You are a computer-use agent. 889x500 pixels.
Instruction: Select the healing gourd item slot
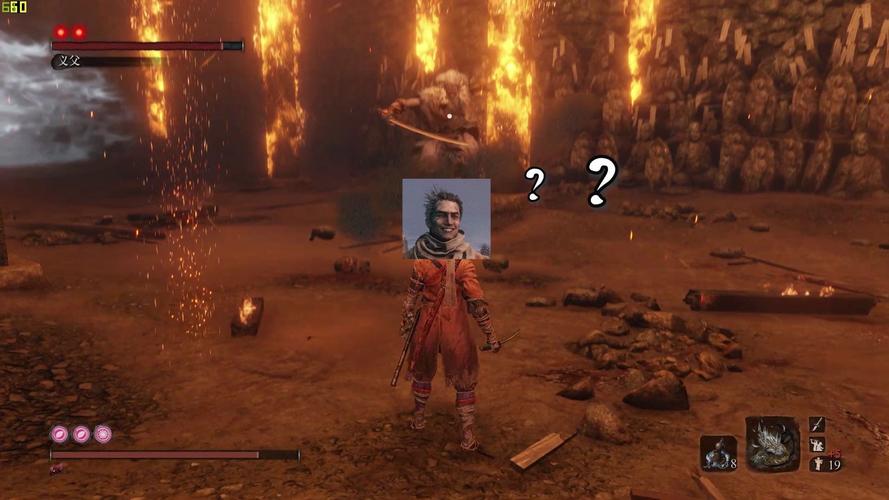pyautogui.click(x=717, y=453)
